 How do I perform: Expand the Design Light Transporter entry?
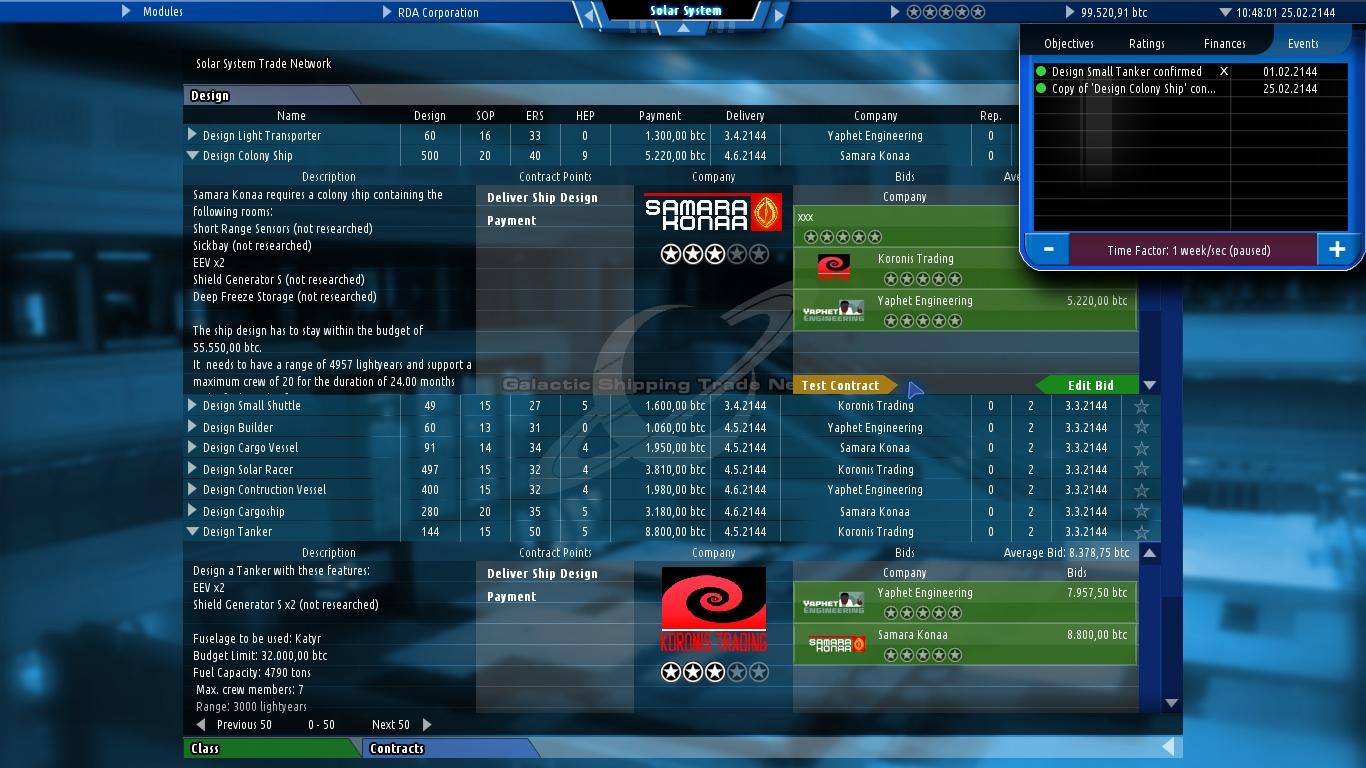191,135
